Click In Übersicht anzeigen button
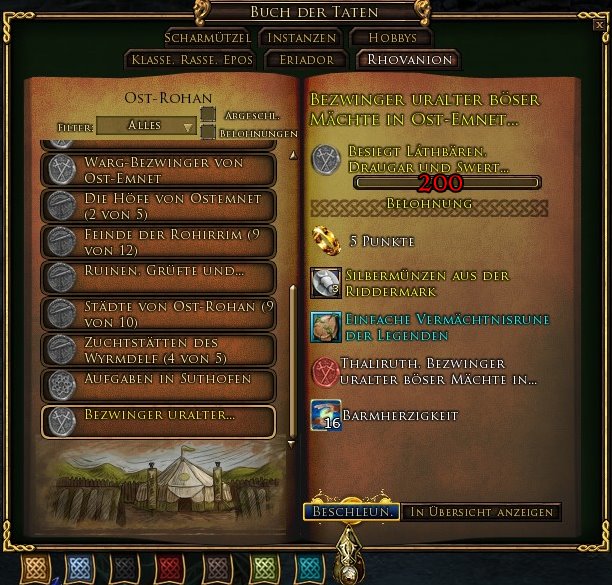This screenshot has width=612, height=585. (482, 512)
